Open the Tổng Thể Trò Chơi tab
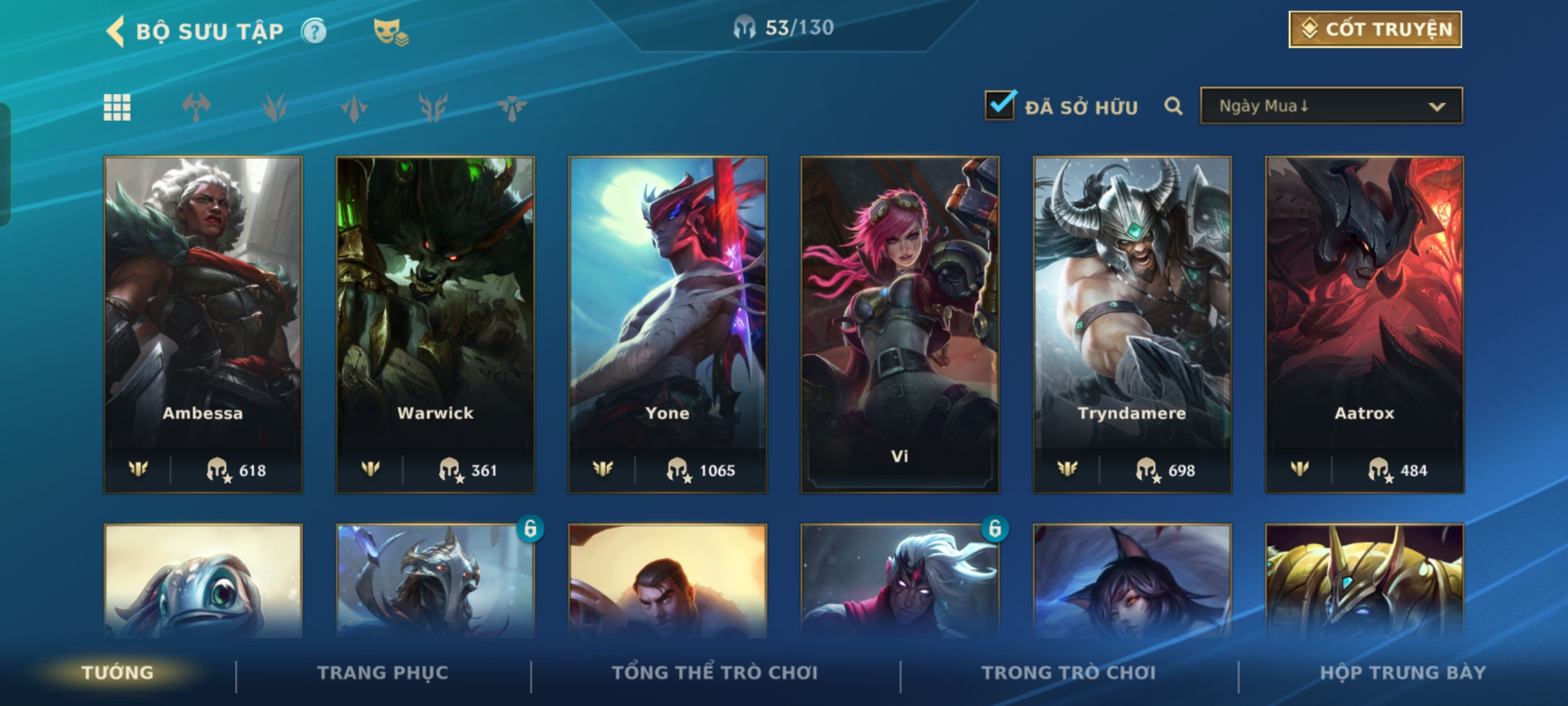This screenshot has width=1568, height=706. (715, 673)
